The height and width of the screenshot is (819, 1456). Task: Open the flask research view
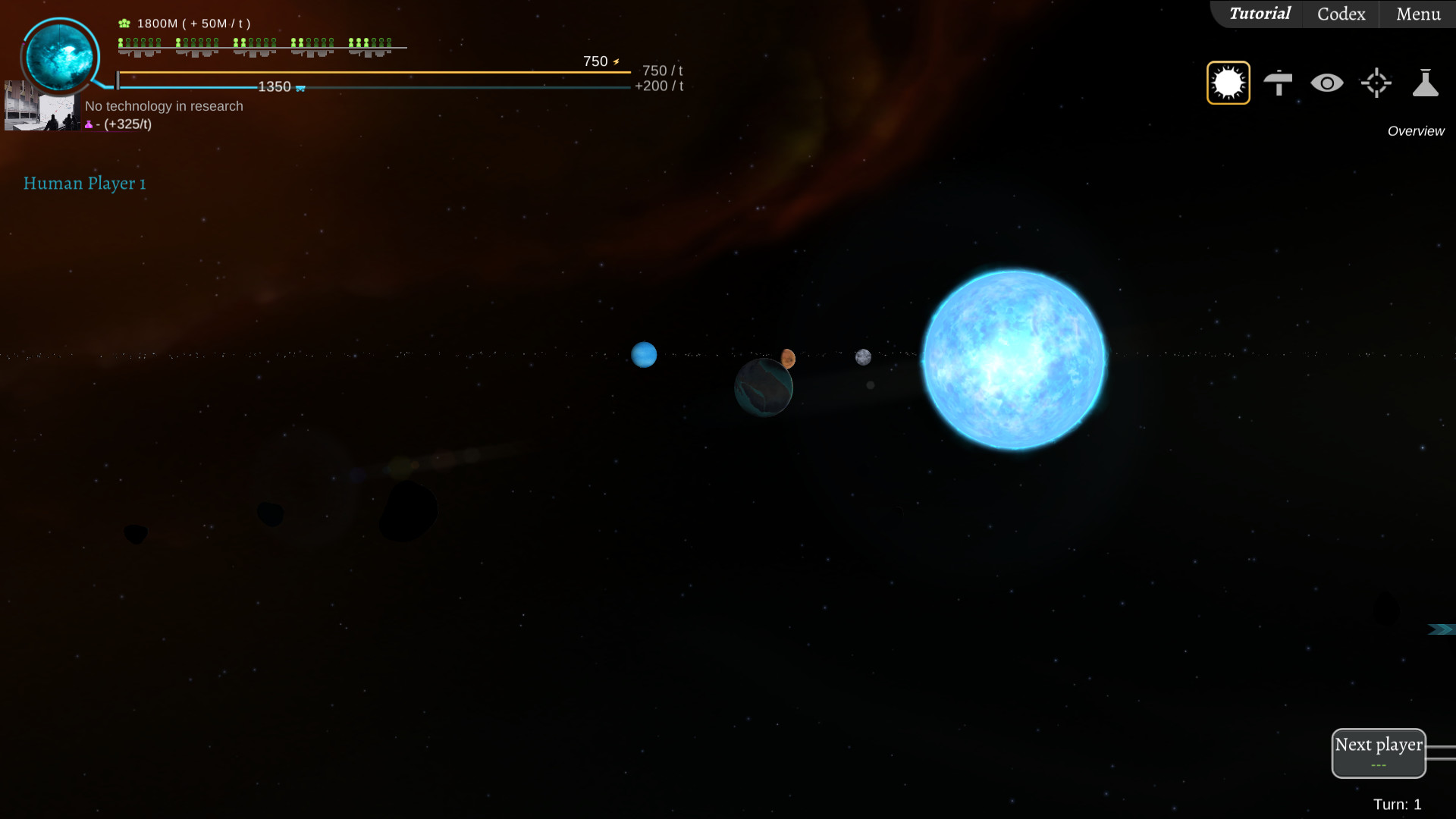click(x=1426, y=82)
